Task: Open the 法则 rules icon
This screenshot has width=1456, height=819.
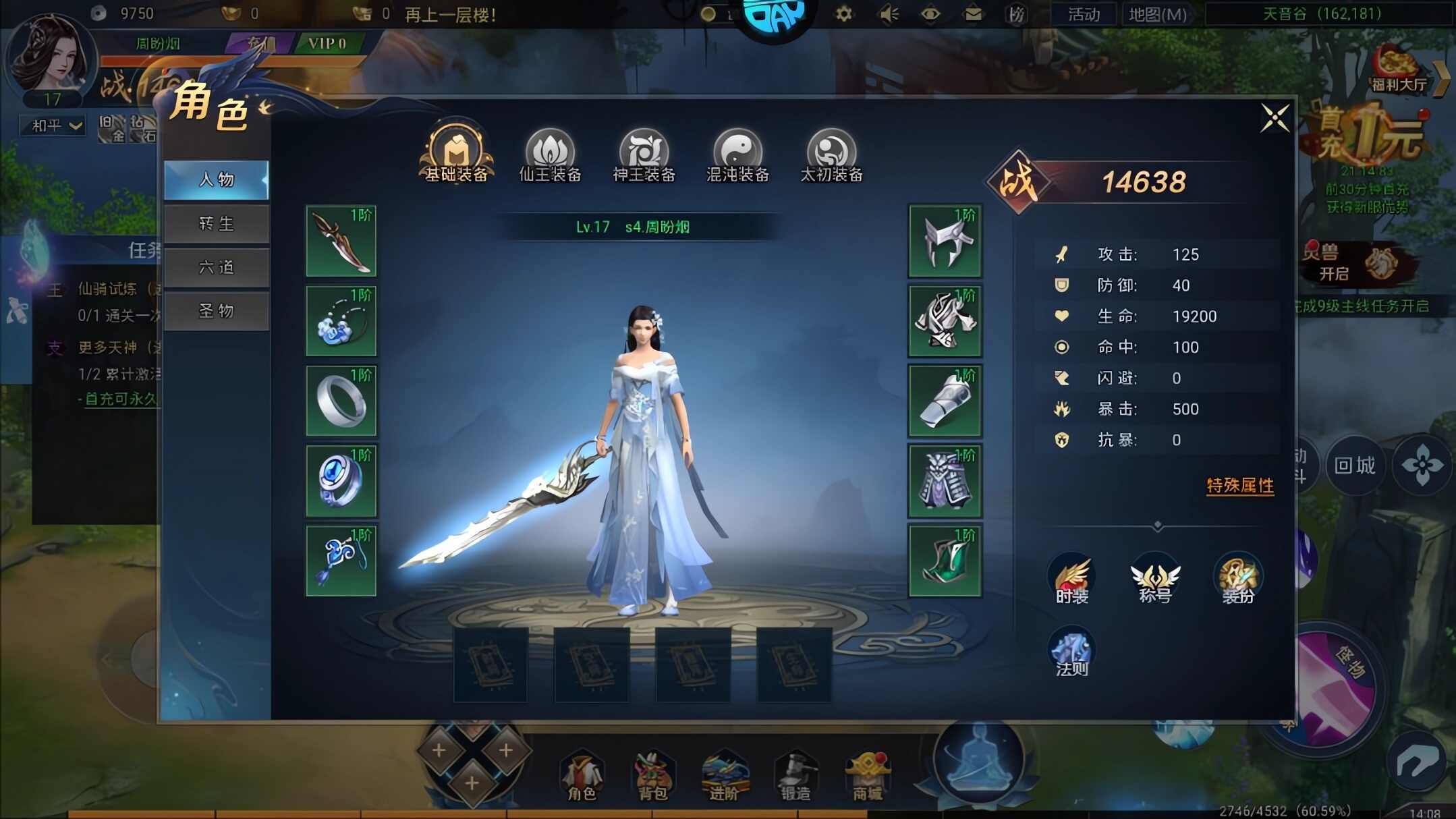Action: [1071, 652]
